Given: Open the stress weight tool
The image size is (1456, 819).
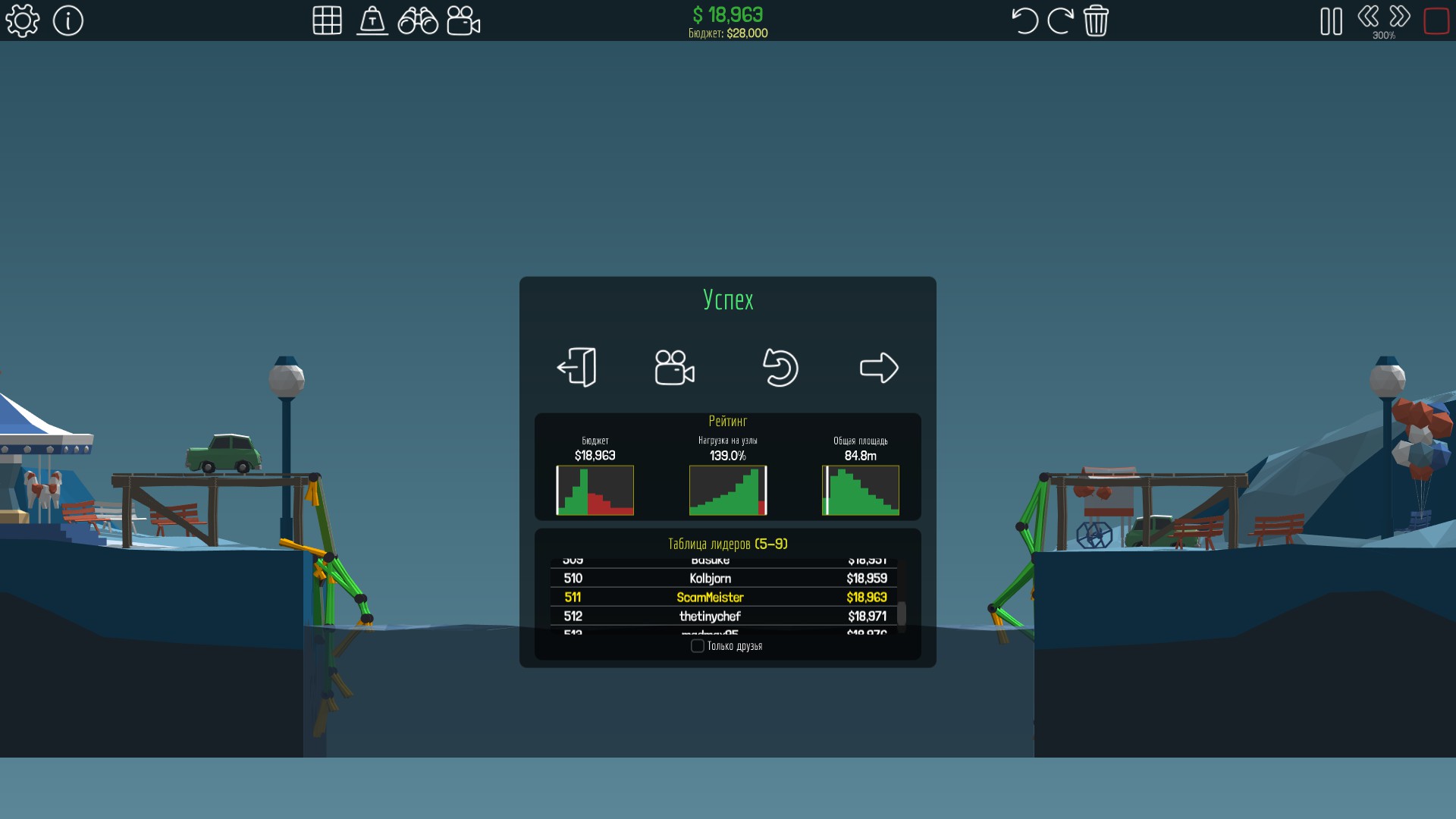Looking at the screenshot, I should [x=372, y=20].
